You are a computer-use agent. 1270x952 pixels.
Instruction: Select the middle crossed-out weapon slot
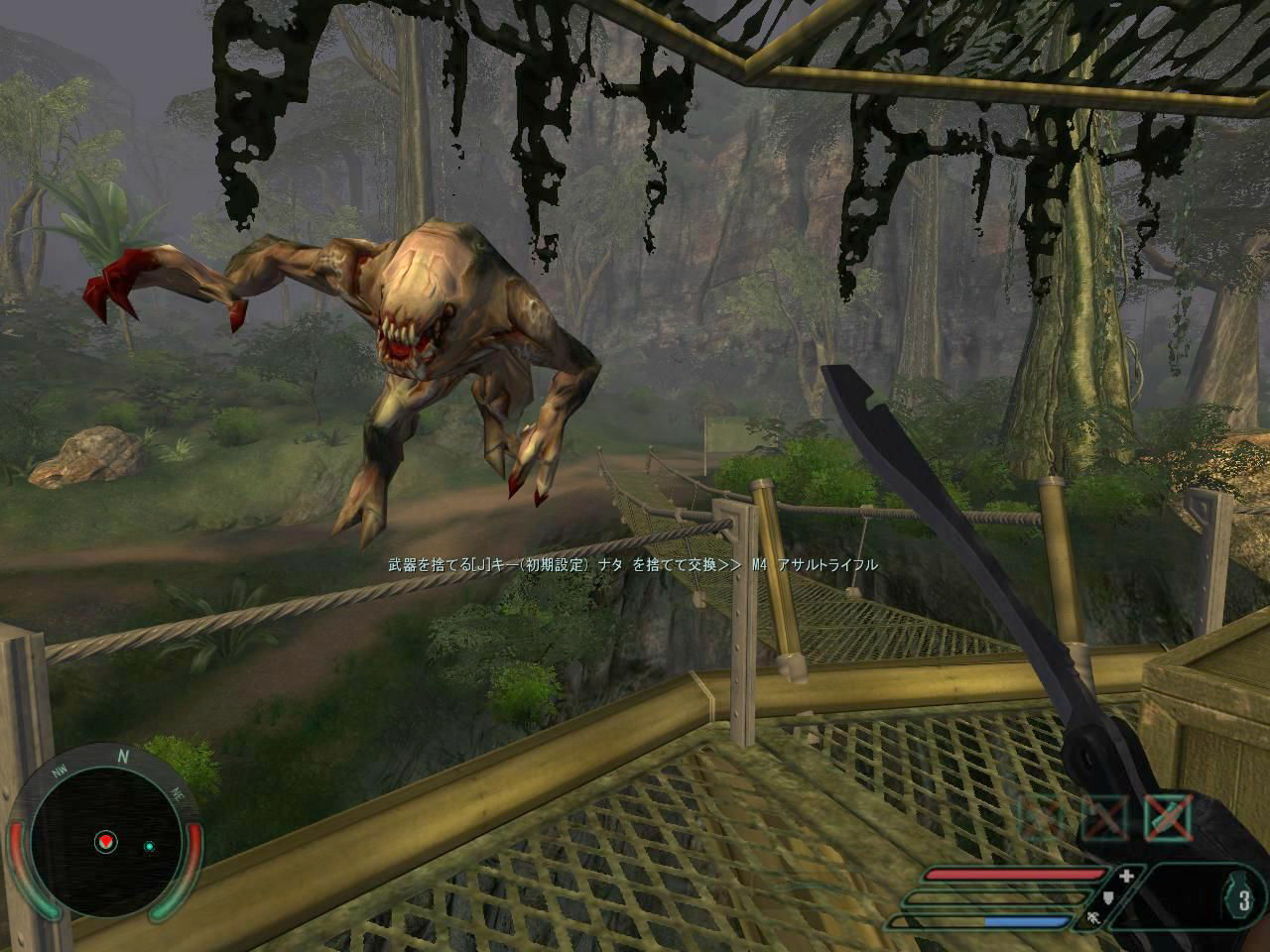point(1105,816)
